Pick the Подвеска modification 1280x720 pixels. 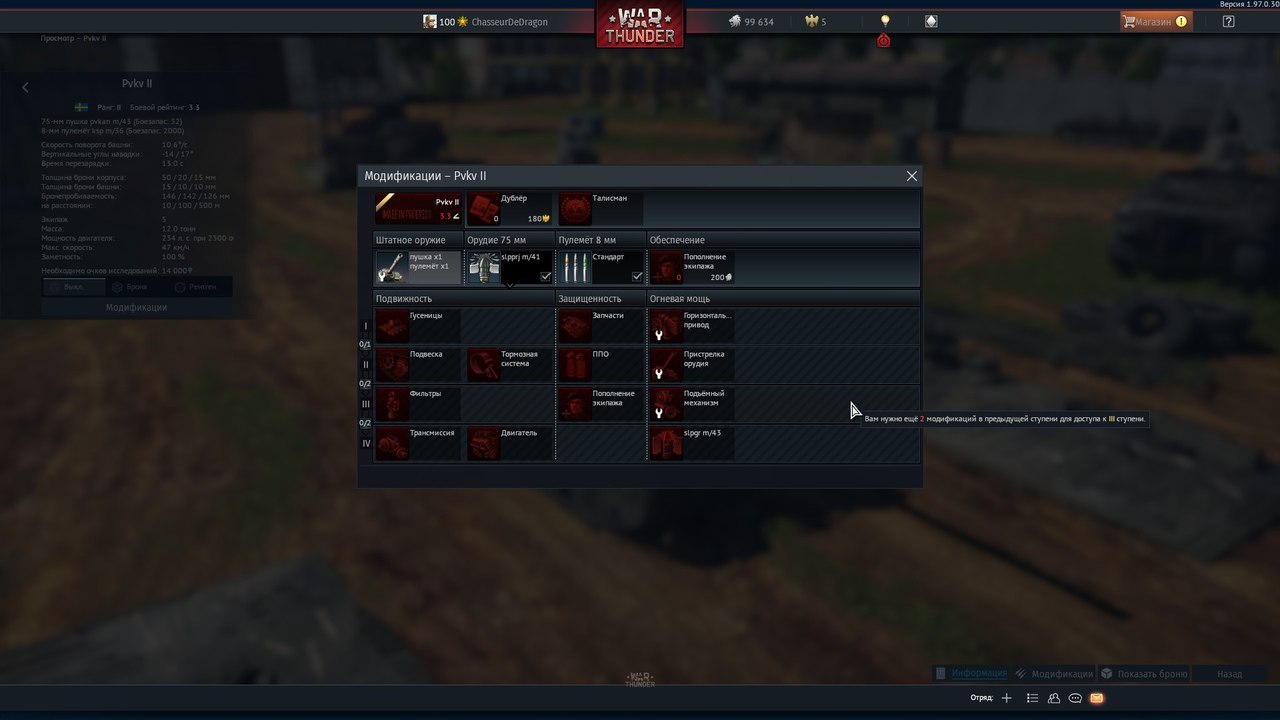click(418, 365)
